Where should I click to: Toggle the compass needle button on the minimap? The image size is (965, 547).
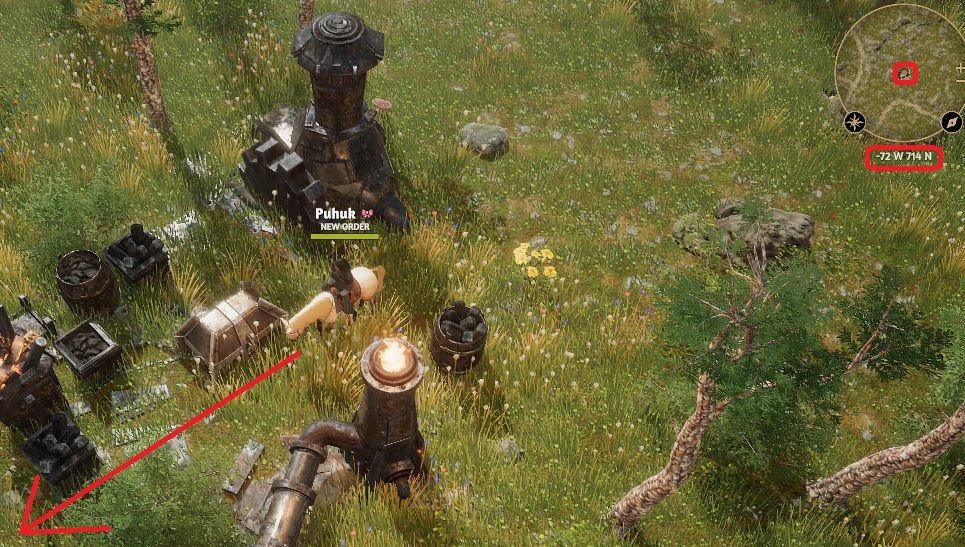952,122
